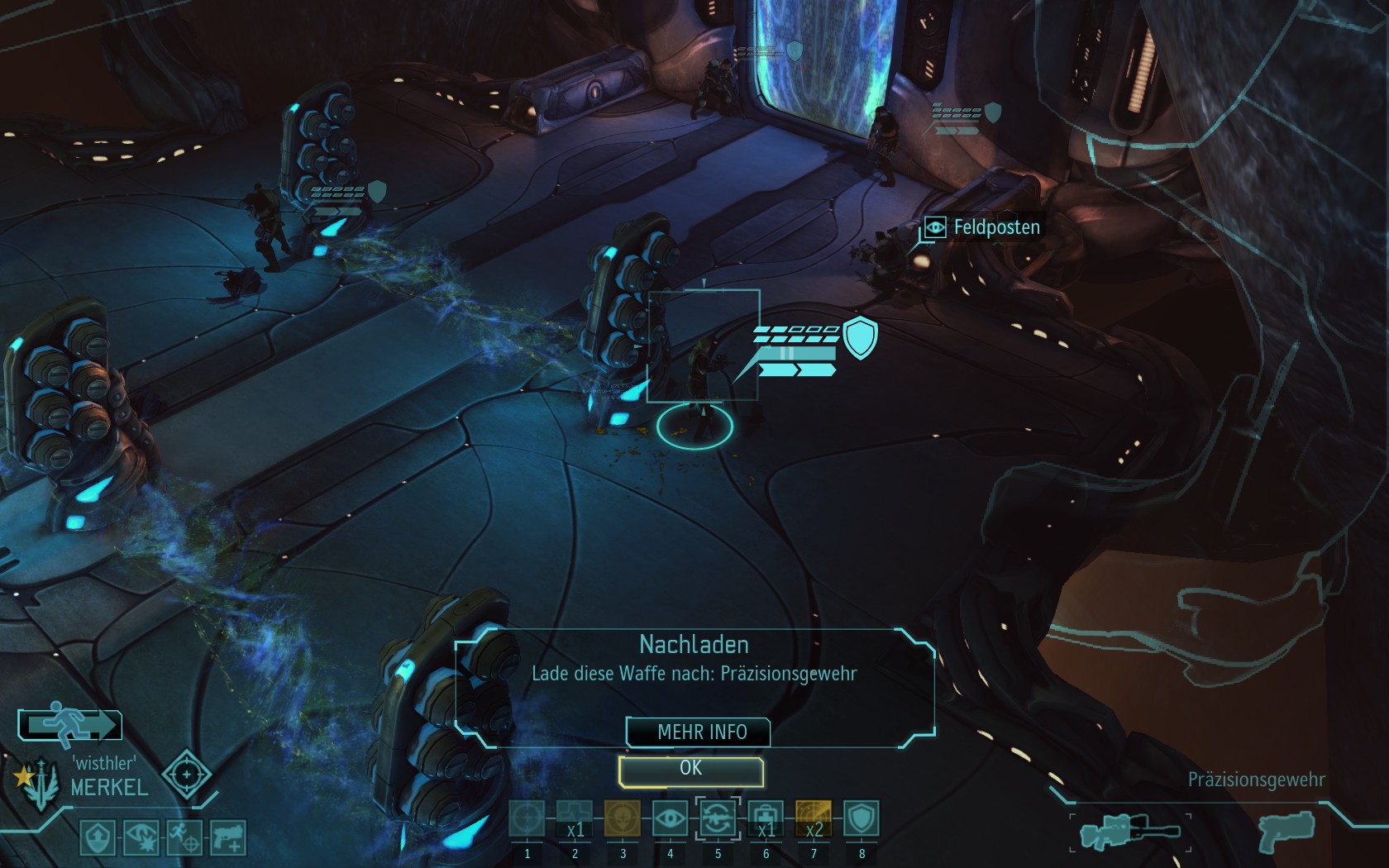Activate the yellow headshot ability
1389x868 pixels.
tap(623, 819)
